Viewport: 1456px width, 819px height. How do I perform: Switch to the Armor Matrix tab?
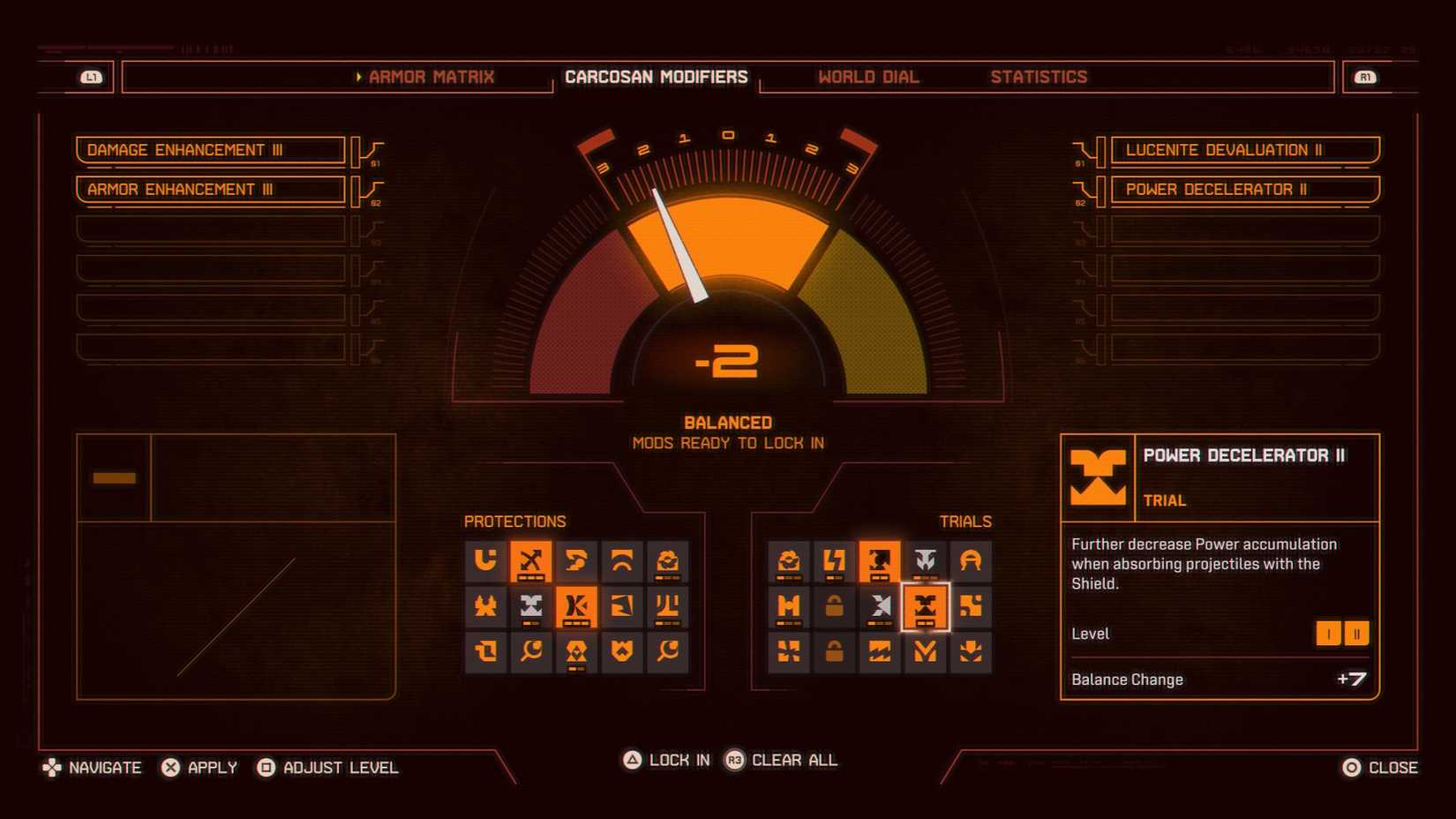431,77
